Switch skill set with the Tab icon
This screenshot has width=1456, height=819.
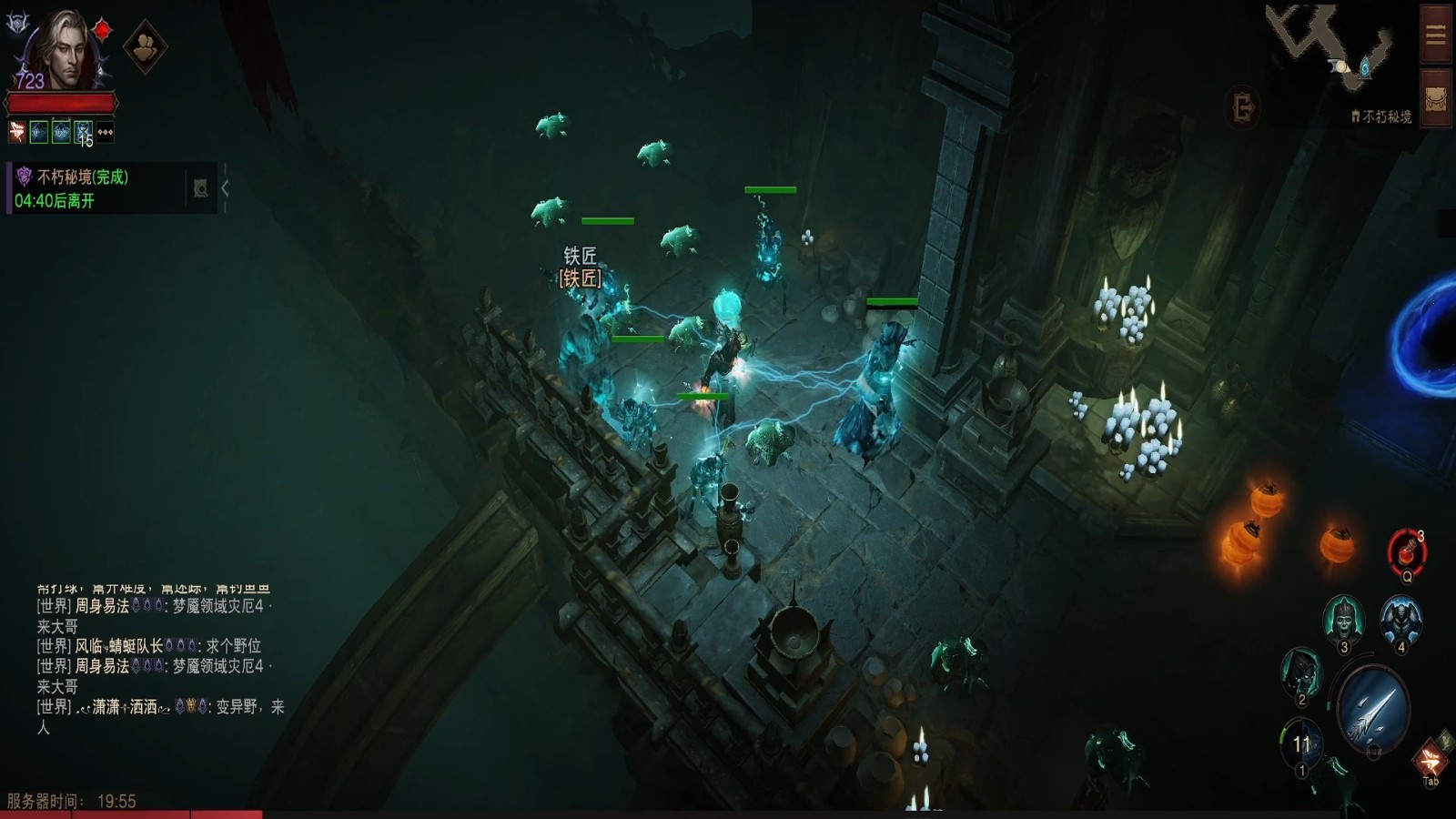click(x=1430, y=761)
